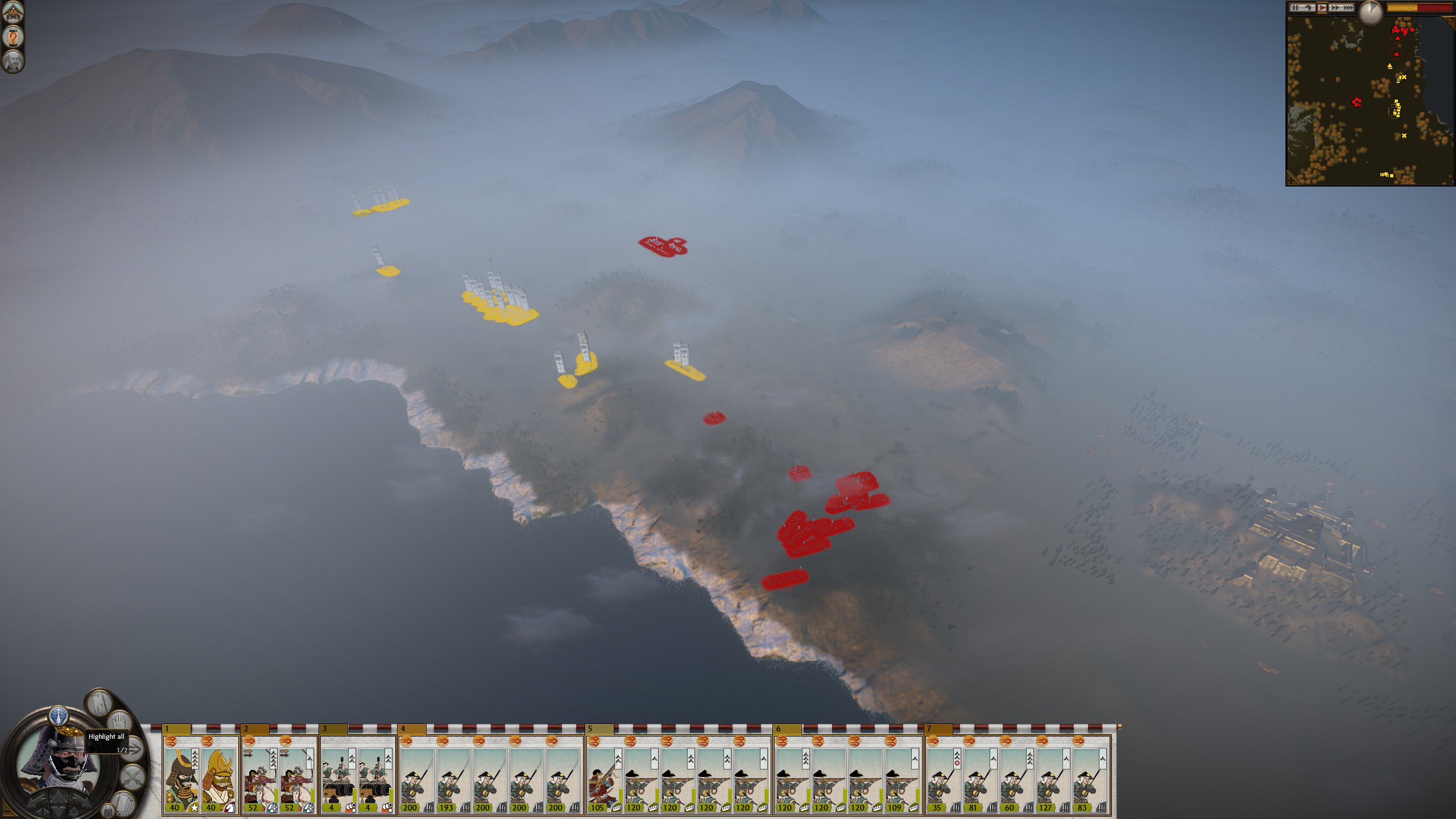Toggle the bald advisor portrait button
This screenshot has height=819, width=1456.
(13, 61)
